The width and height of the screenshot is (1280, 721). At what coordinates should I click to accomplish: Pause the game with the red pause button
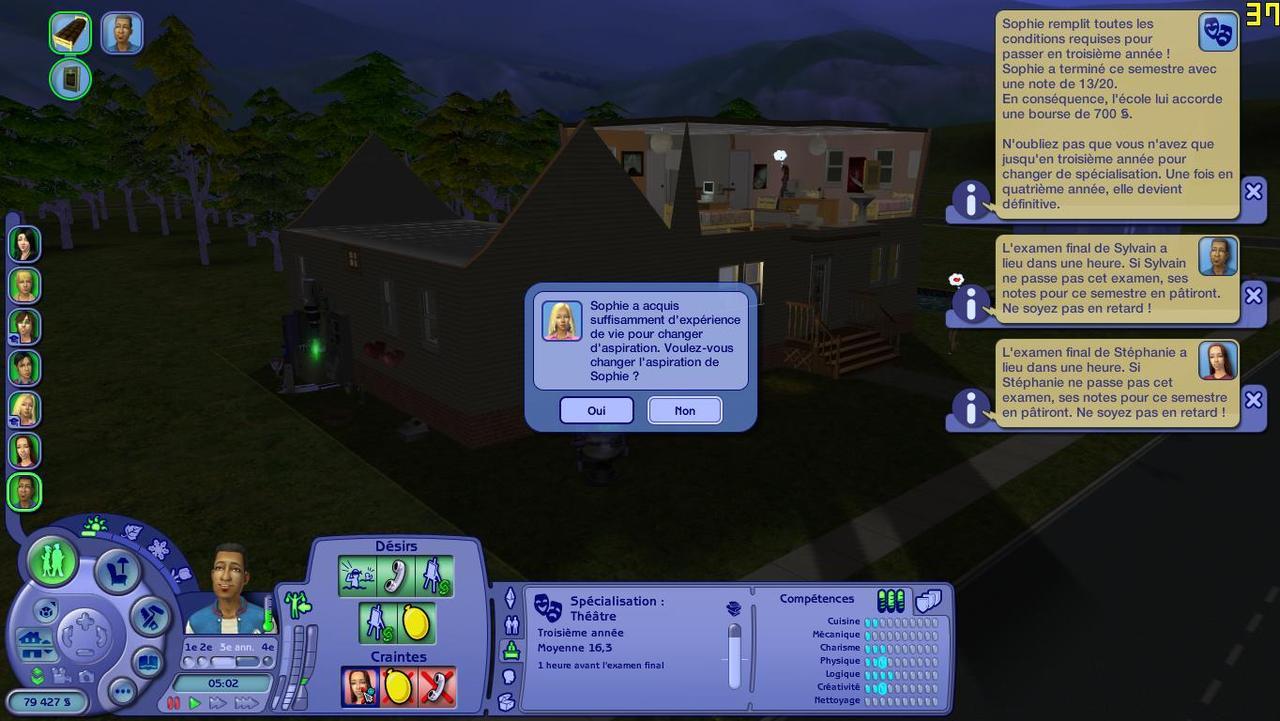pos(174,703)
